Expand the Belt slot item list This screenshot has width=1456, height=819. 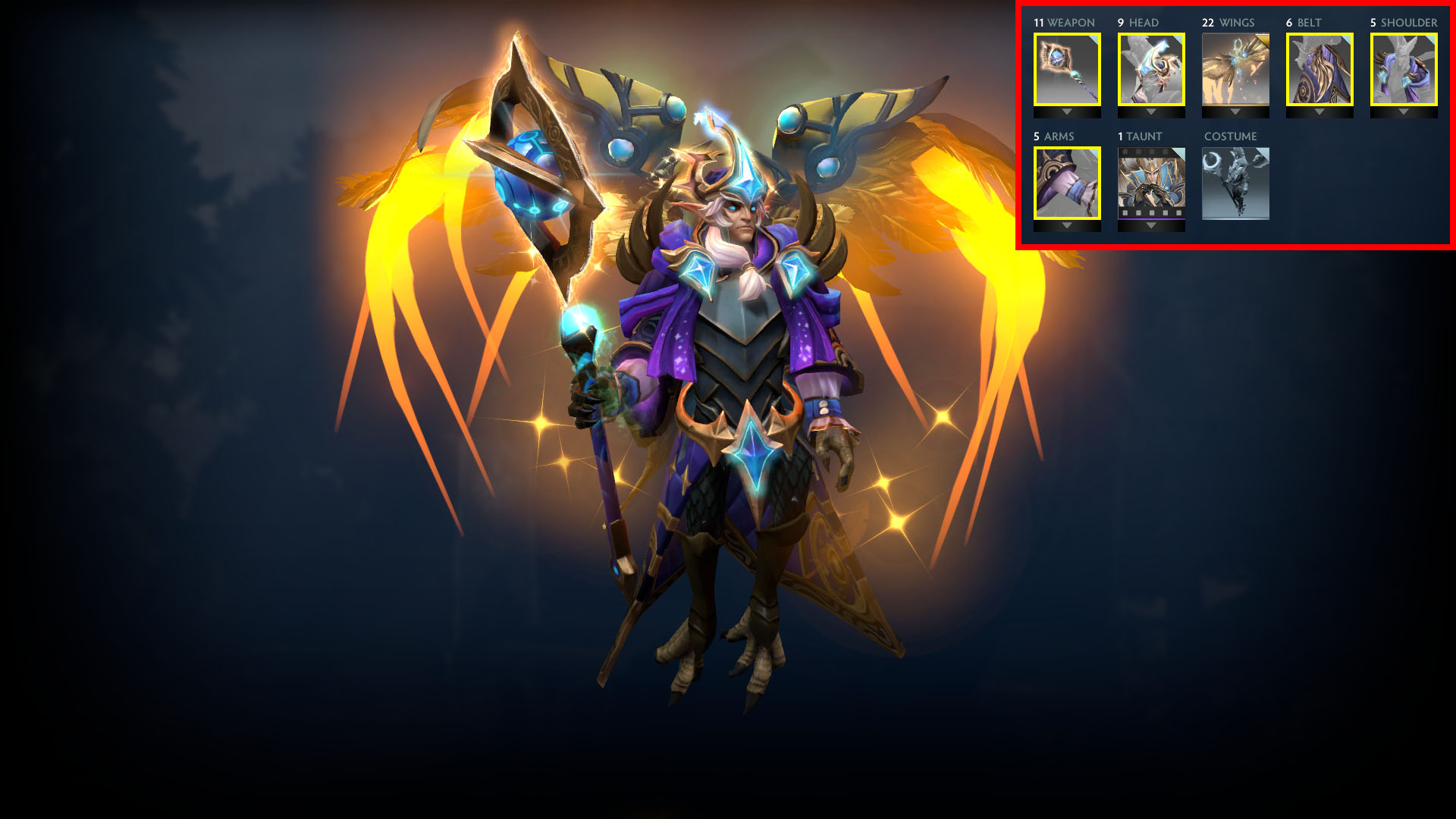pos(1320,111)
